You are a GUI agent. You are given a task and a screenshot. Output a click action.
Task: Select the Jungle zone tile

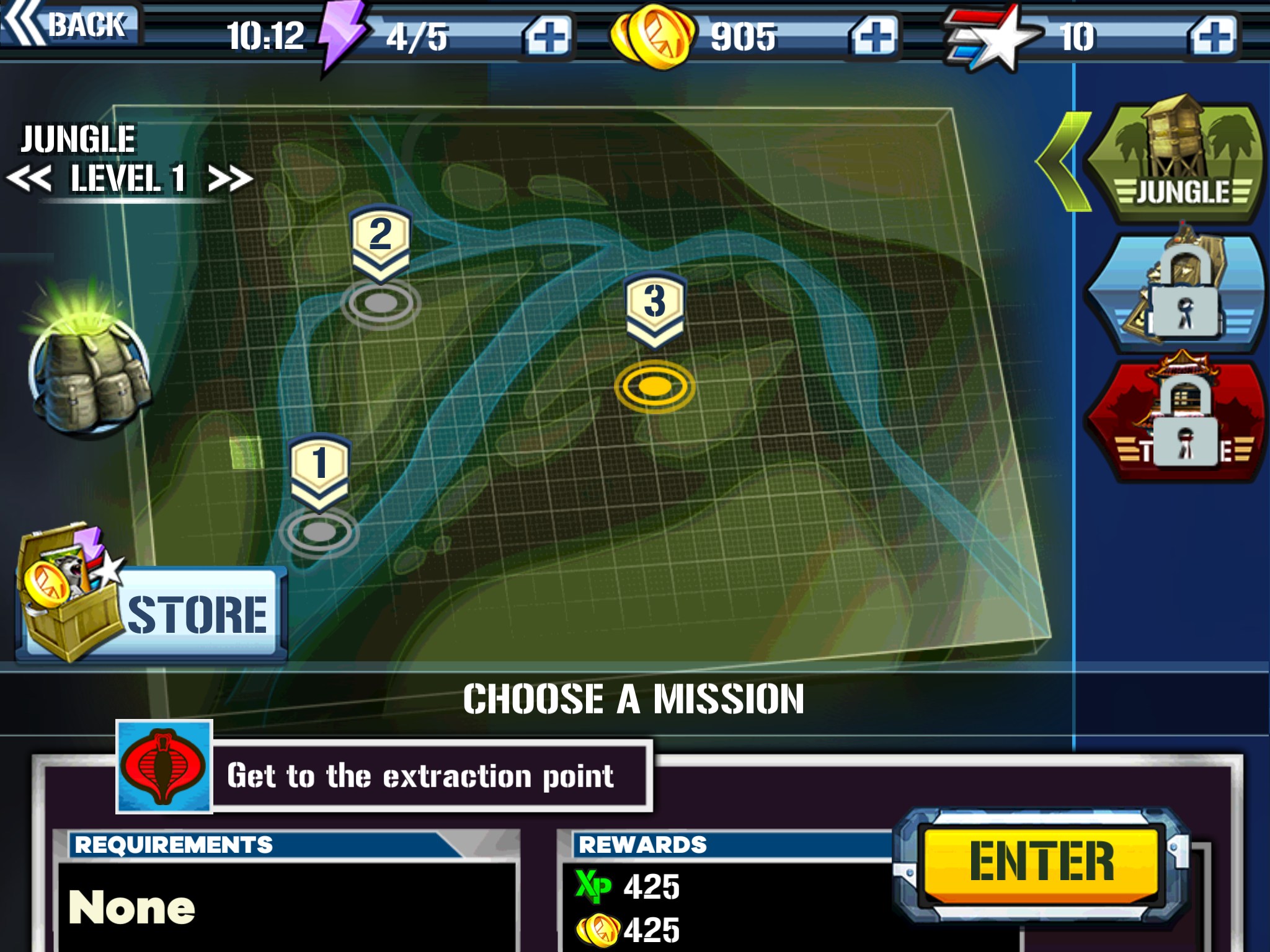click(x=1175, y=162)
